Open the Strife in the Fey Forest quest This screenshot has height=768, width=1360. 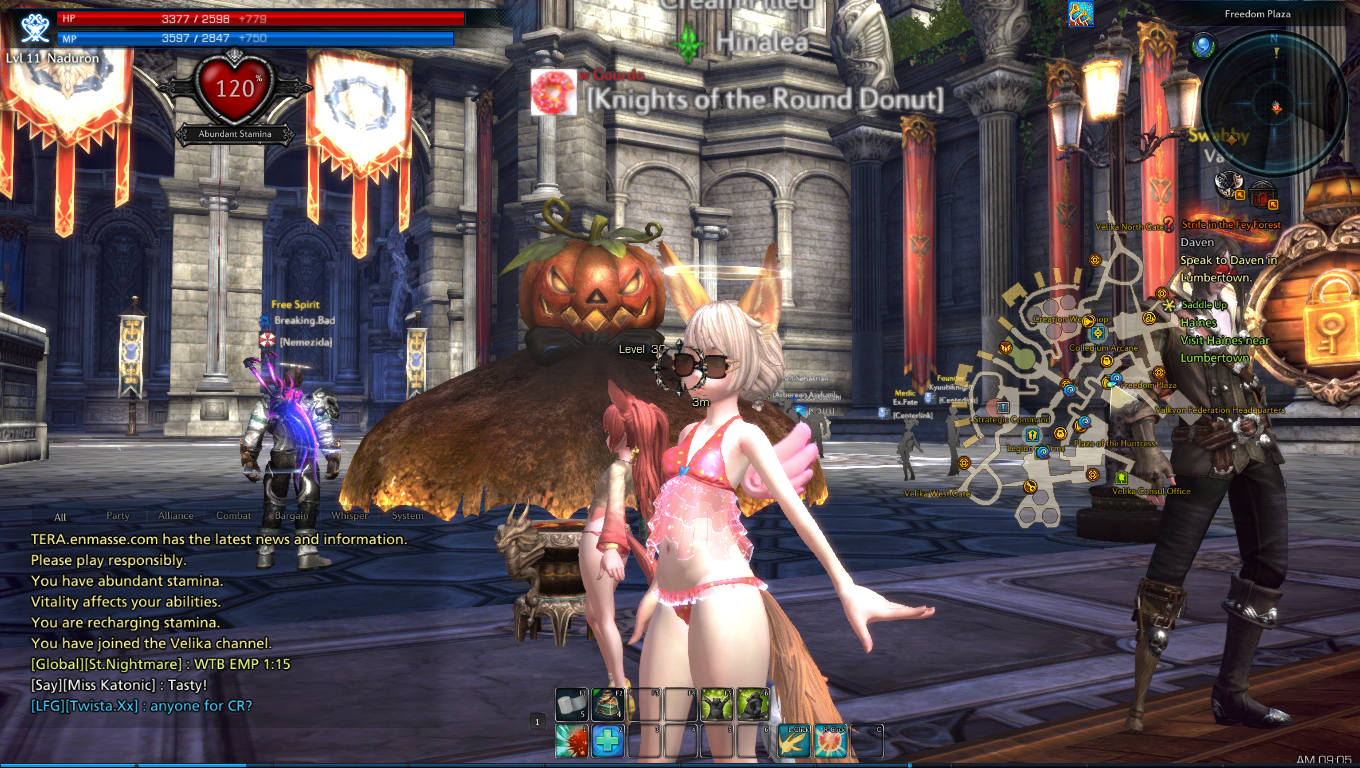click(1230, 225)
